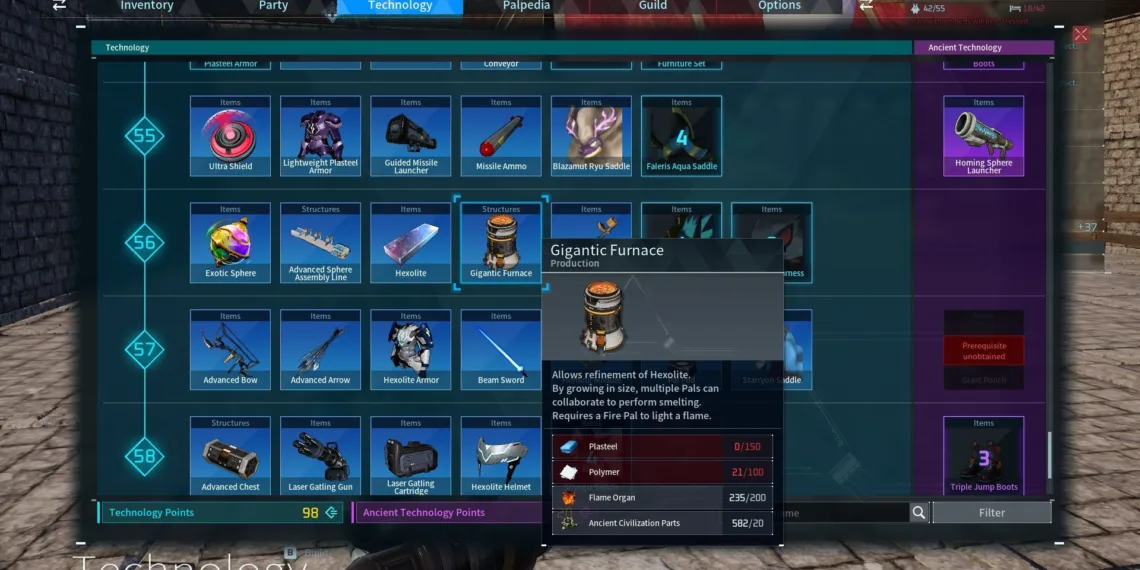Open the Guild tab
The image size is (1140, 570).
pyautogui.click(x=653, y=6)
